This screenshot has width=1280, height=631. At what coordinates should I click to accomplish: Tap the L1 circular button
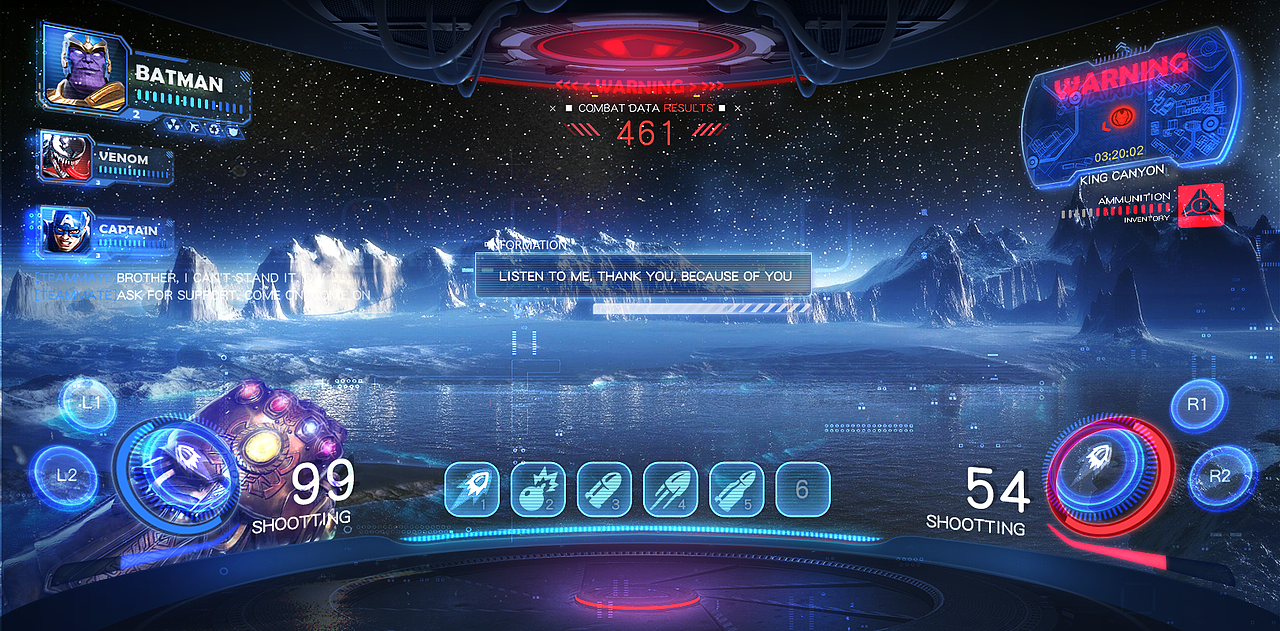point(90,403)
